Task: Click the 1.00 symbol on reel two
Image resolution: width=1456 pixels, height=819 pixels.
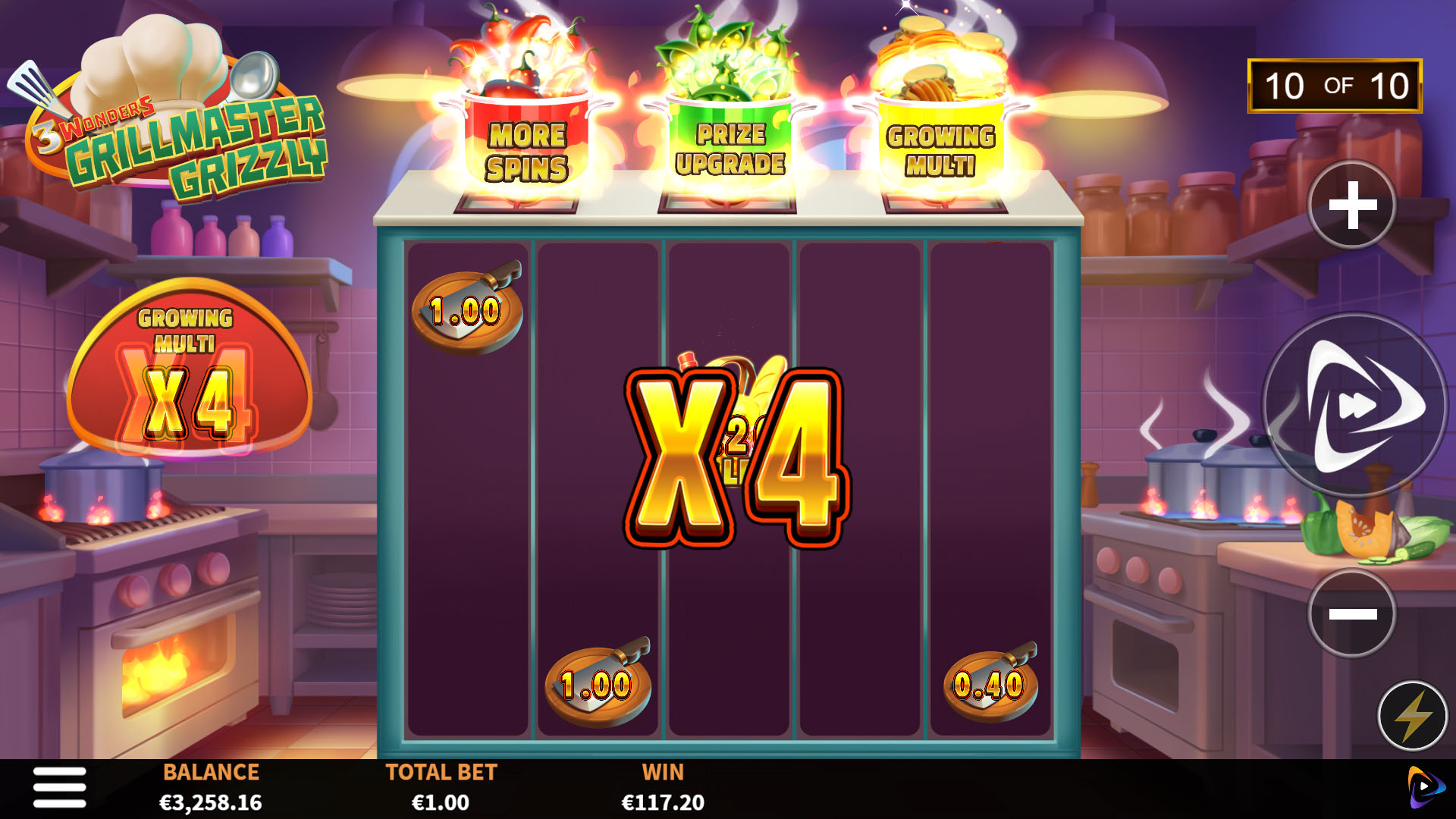Action: point(599,685)
